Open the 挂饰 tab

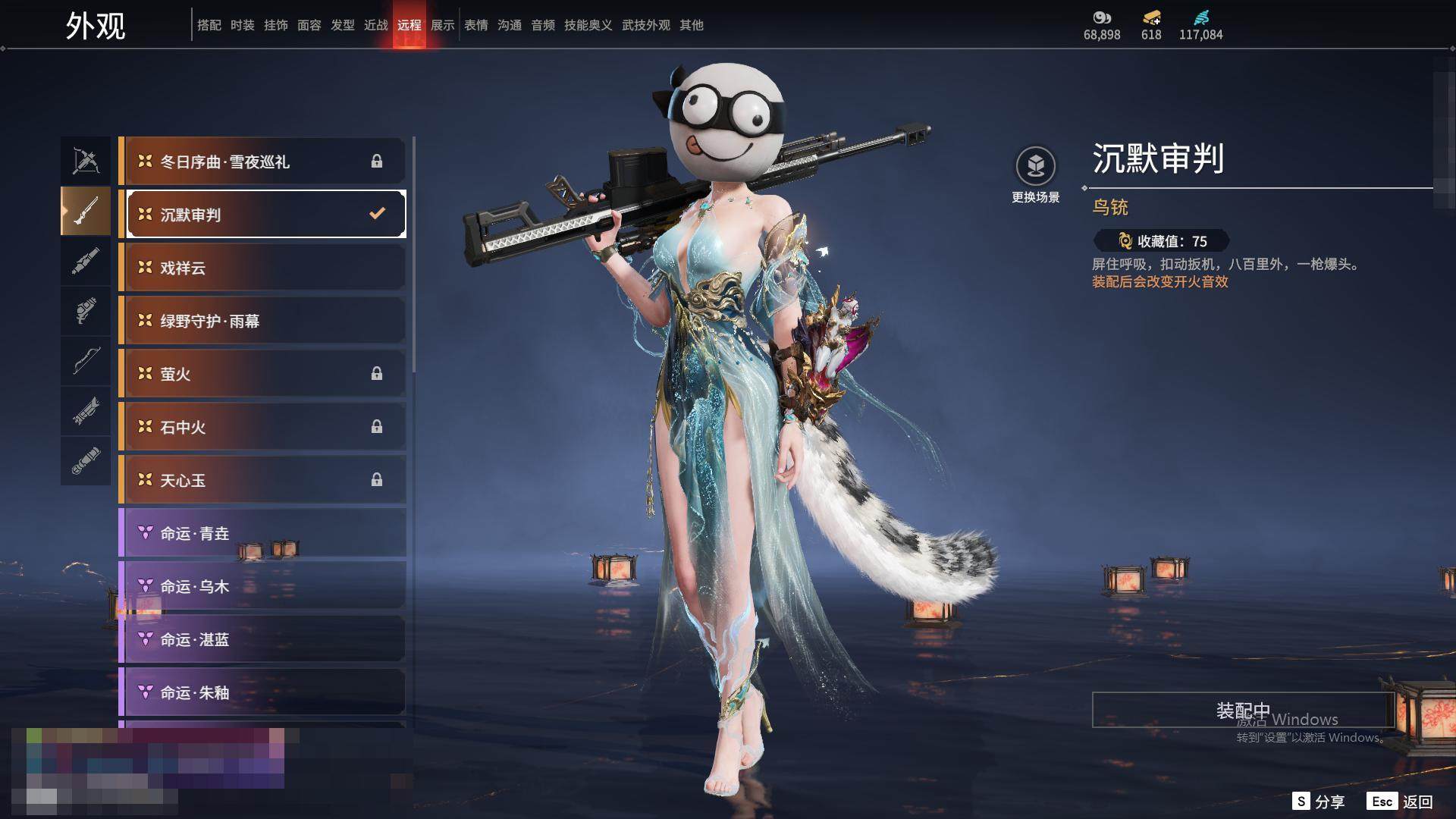(276, 25)
